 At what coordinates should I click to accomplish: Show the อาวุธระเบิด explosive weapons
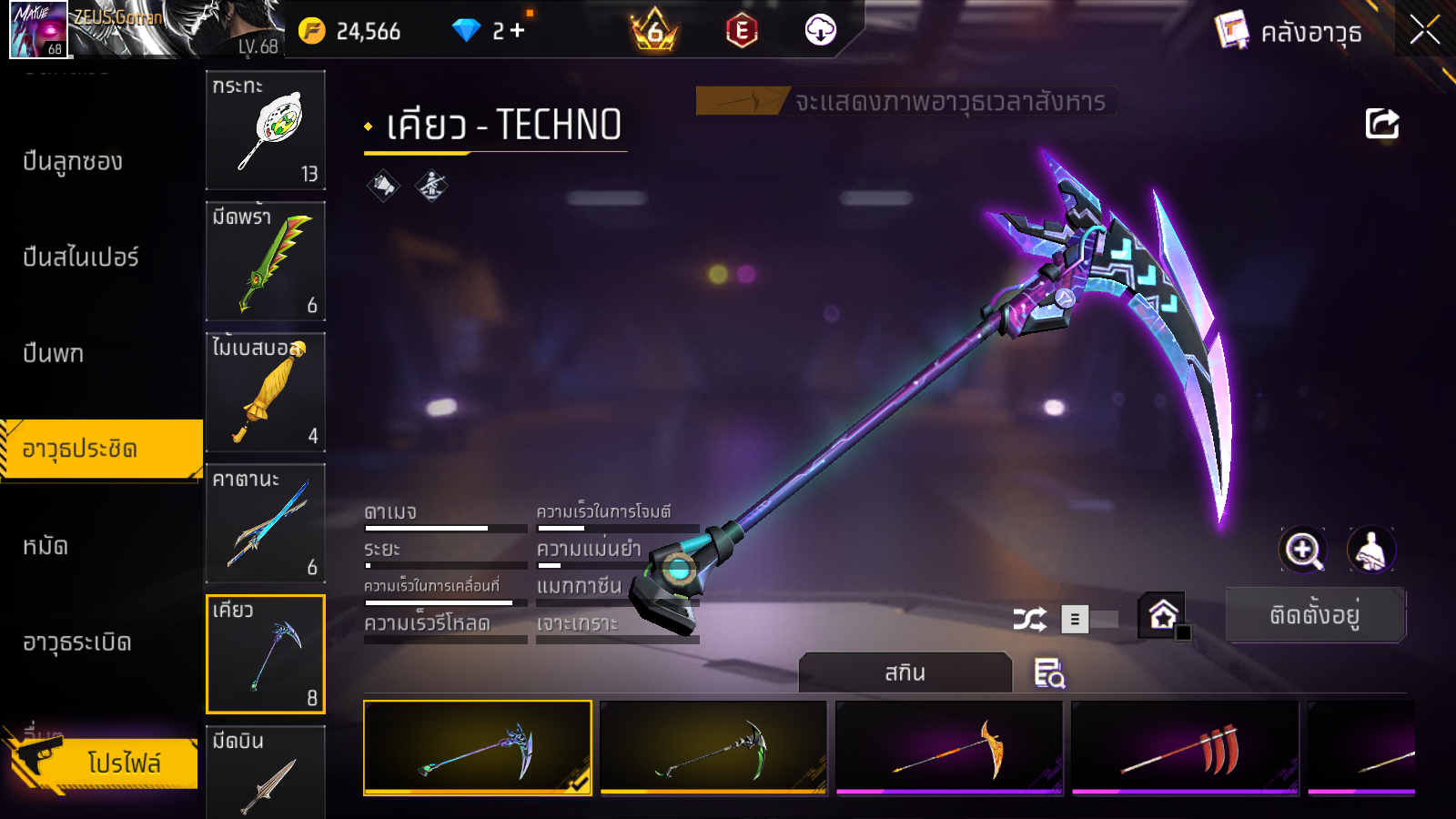point(77,642)
